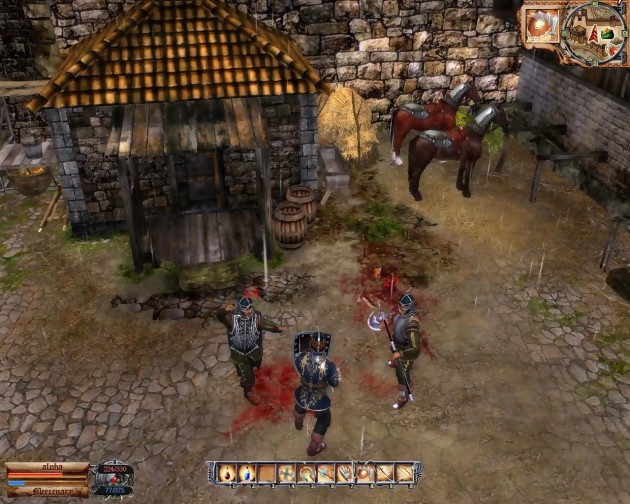Use the red health potion hotbar slot
This screenshot has width=630, height=504.
227,473
